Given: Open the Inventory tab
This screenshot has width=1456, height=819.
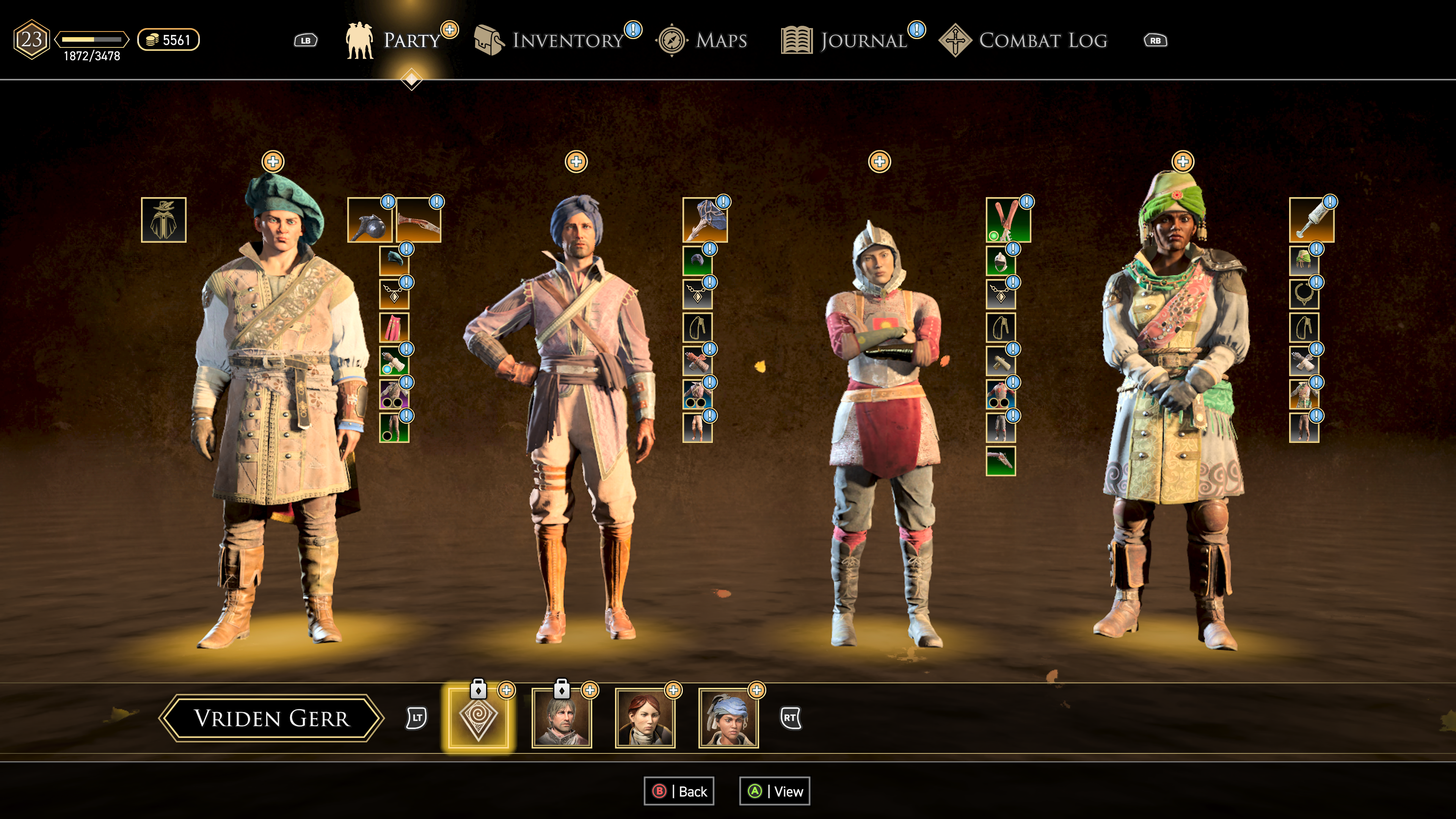Looking at the screenshot, I should click(567, 40).
